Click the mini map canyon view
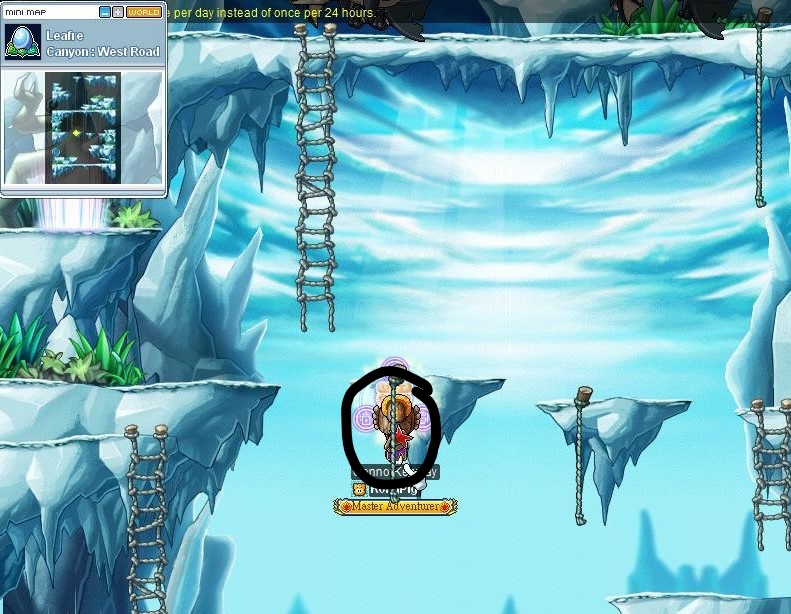Viewport: 791px width, 614px height. [x=82, y=127]
